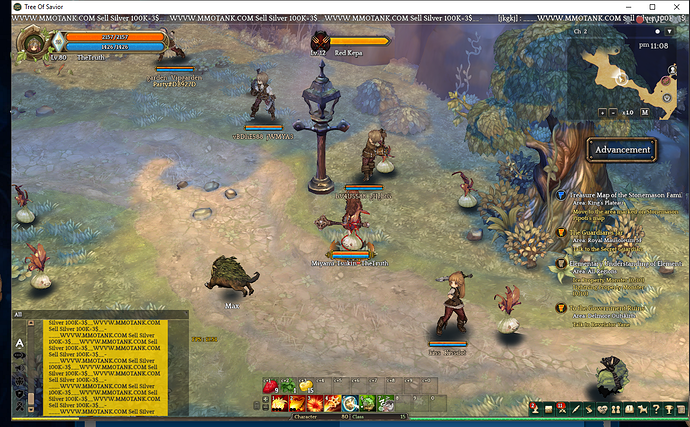Click the large A font-size chat icon

pyautogui.click(x=19, y=340)
